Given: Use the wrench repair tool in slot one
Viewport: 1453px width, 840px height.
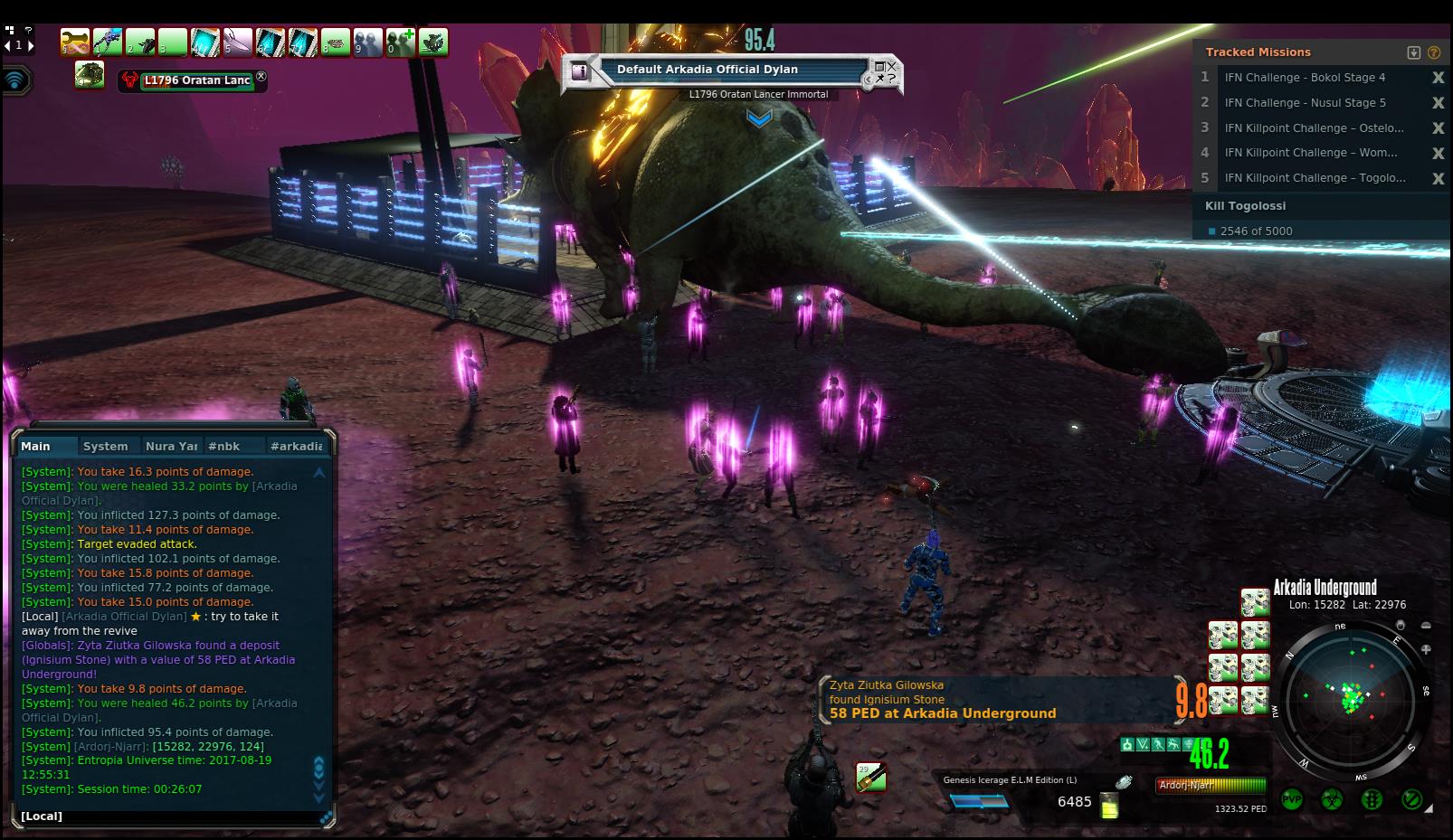Looking at the screenshot, I should click(75, 42).
